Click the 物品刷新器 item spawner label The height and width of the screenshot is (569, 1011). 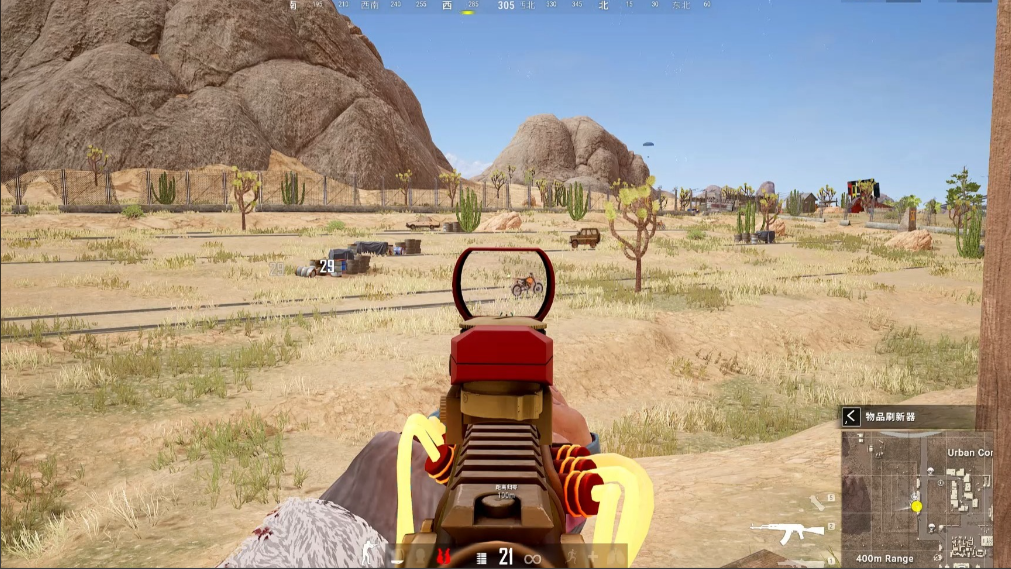[888, 416]
